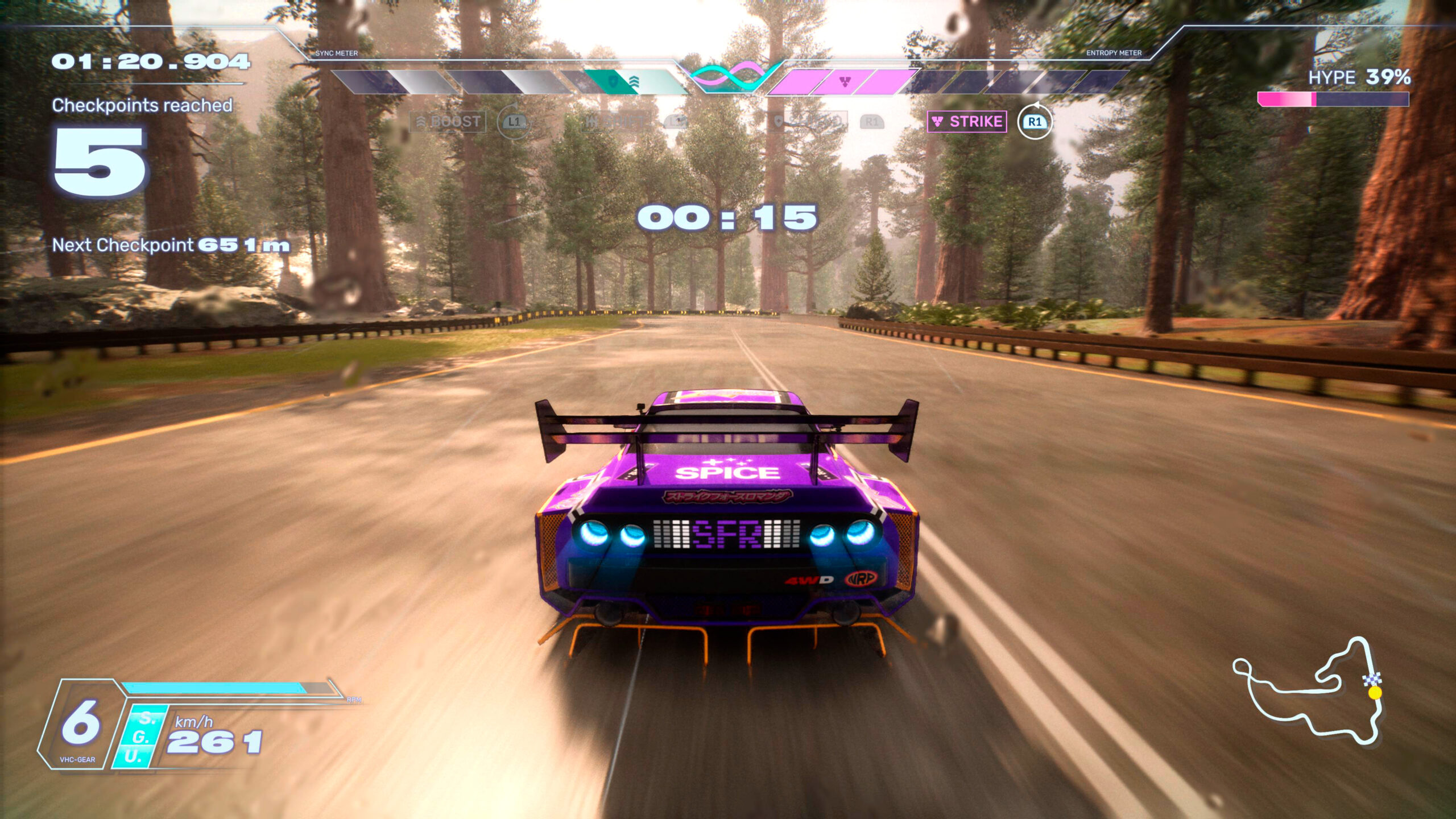
Task: Click the strike icon in entropy meter
Action: coord(845,82)
